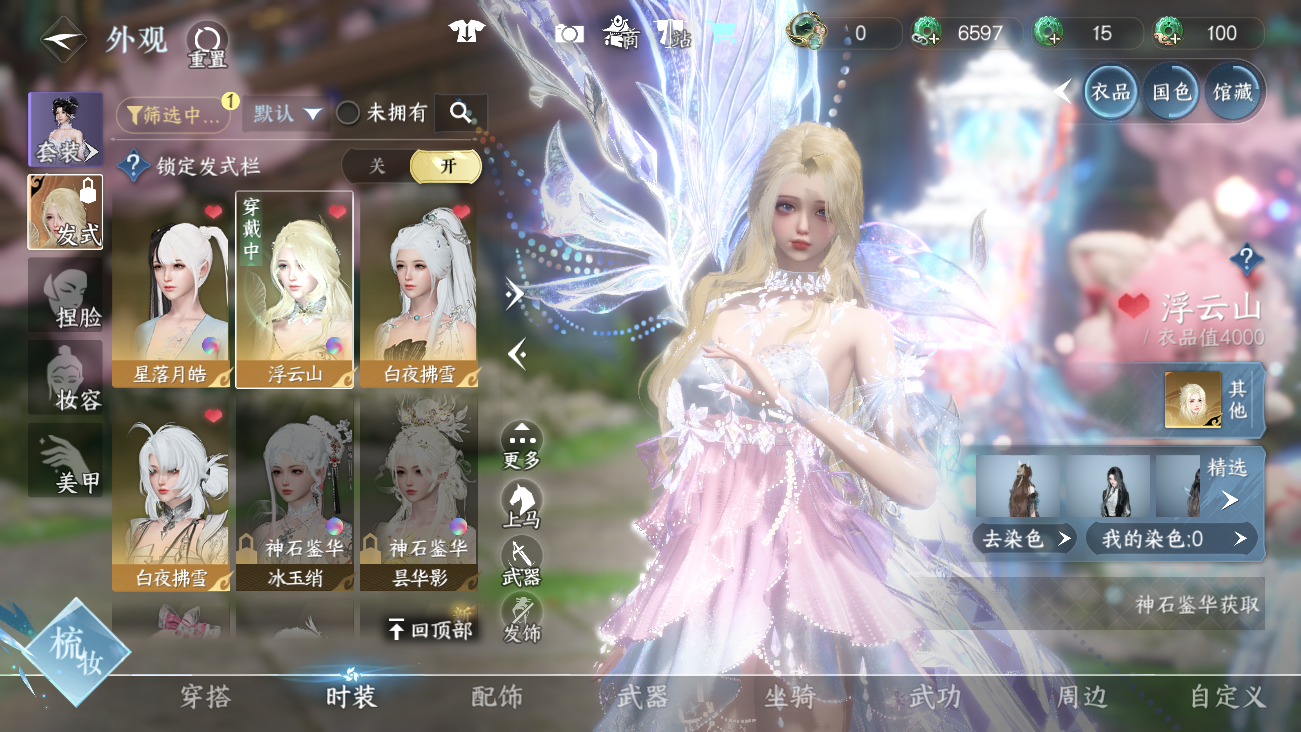Jump back with 回顶部 button
The width and height of the screenshot is (1301, 732).
coord(430,629)
